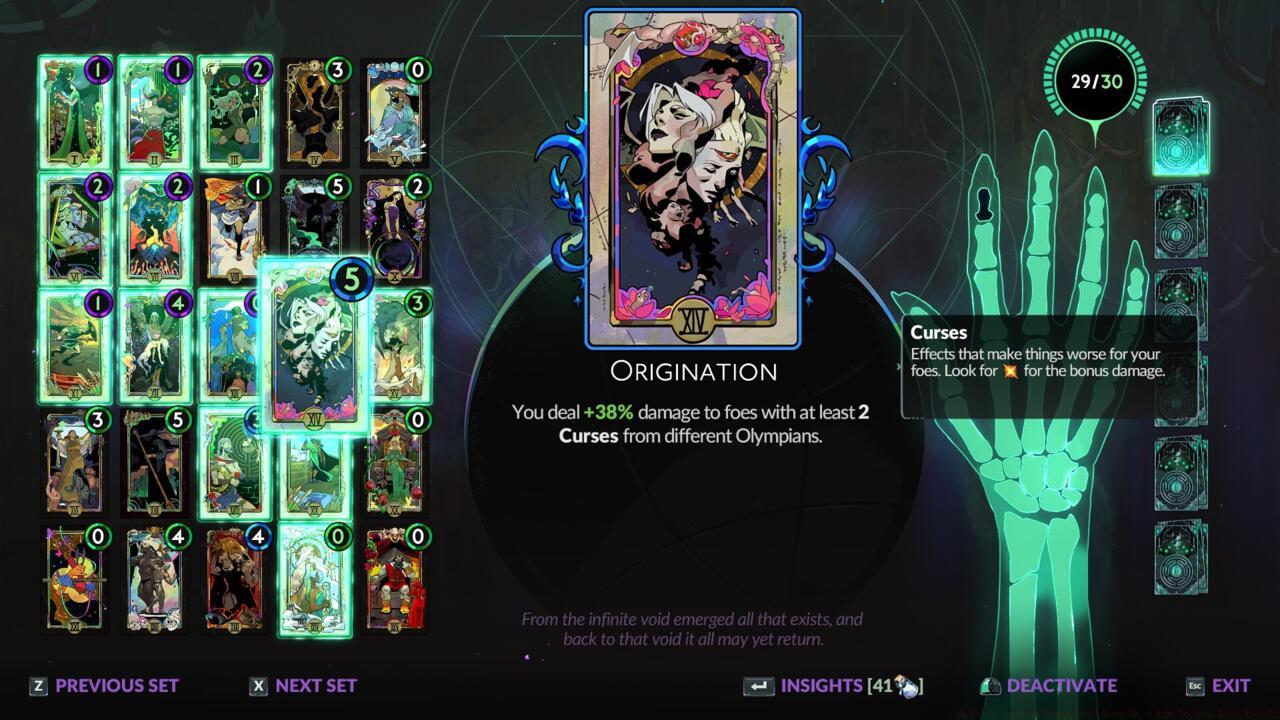Click the Enter key icon before Insights

point(760,686)
